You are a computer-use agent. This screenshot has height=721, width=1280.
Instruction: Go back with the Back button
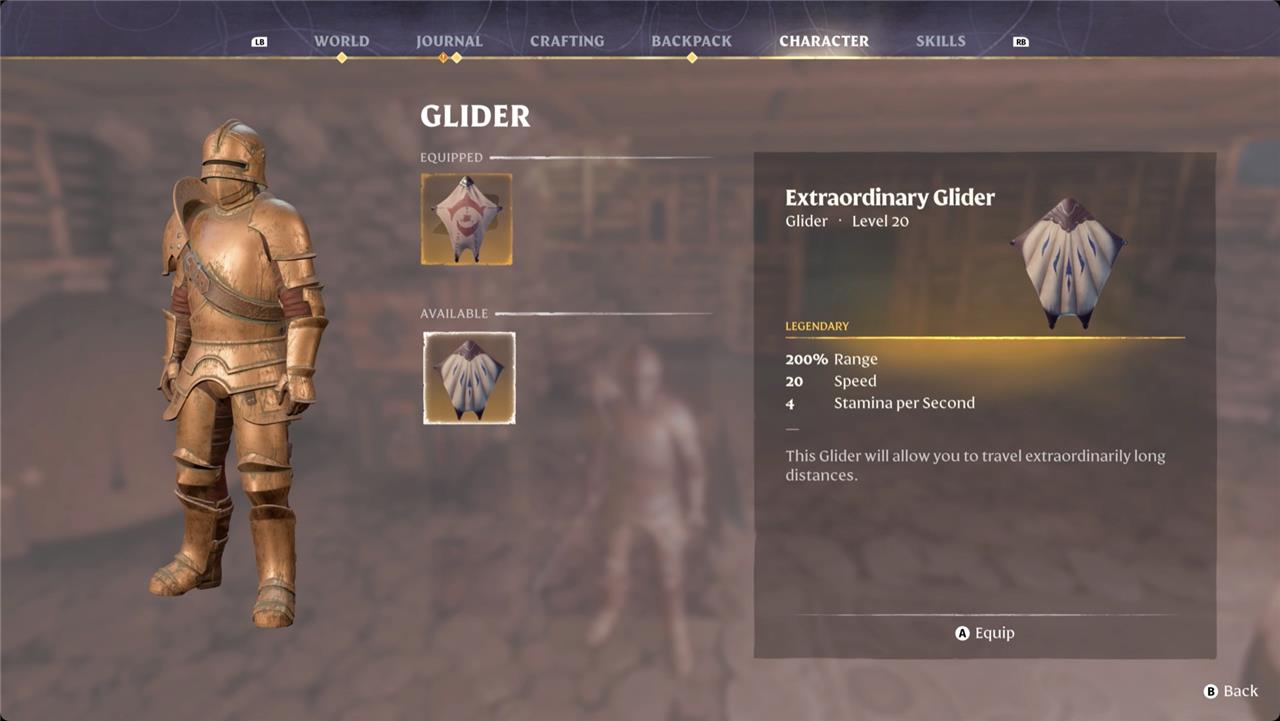[x=1231, y=691]
